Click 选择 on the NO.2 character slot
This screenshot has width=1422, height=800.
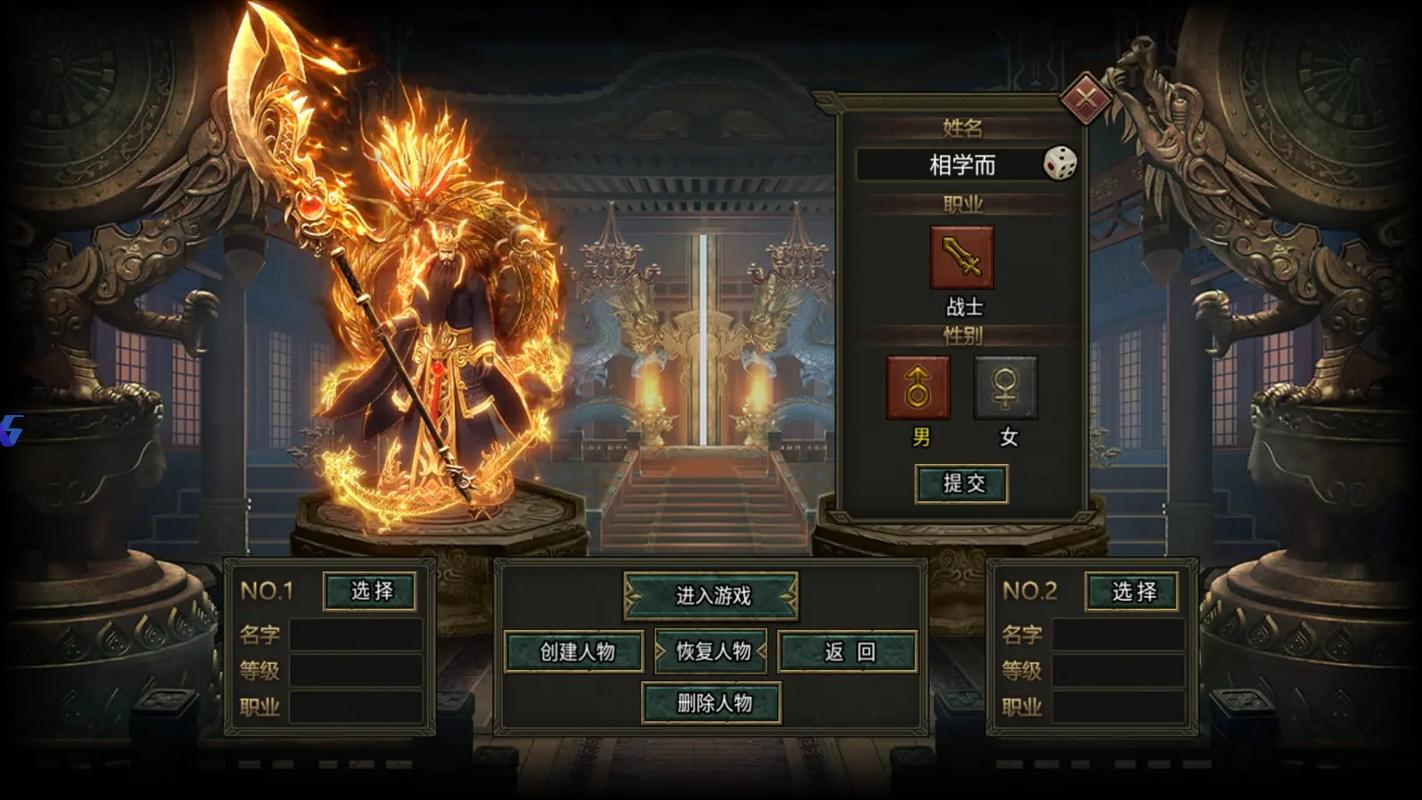pyautogui.click(x=1133, y=592)
